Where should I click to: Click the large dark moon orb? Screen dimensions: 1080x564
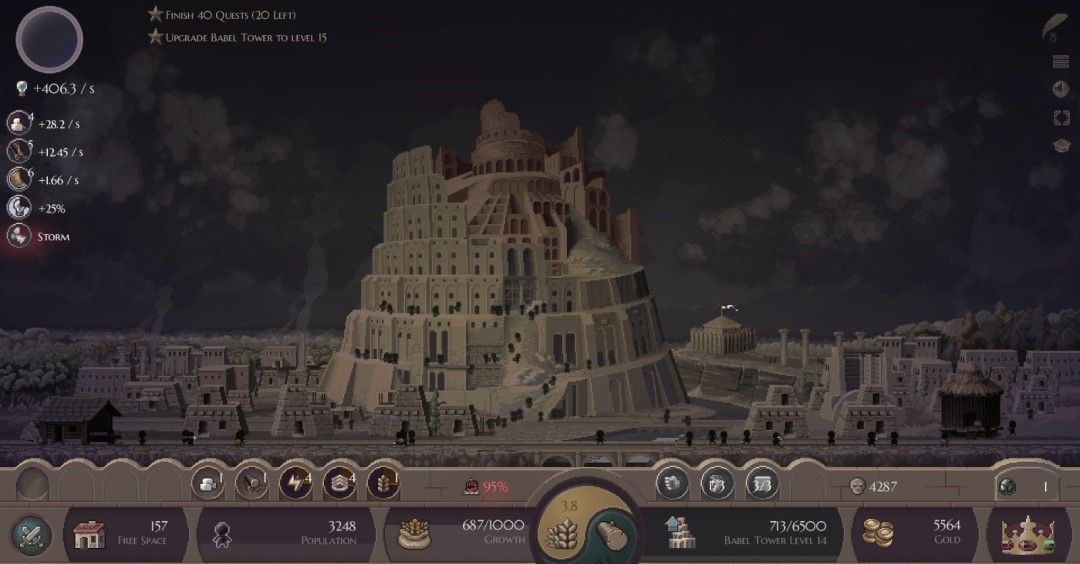coord(49,39)
